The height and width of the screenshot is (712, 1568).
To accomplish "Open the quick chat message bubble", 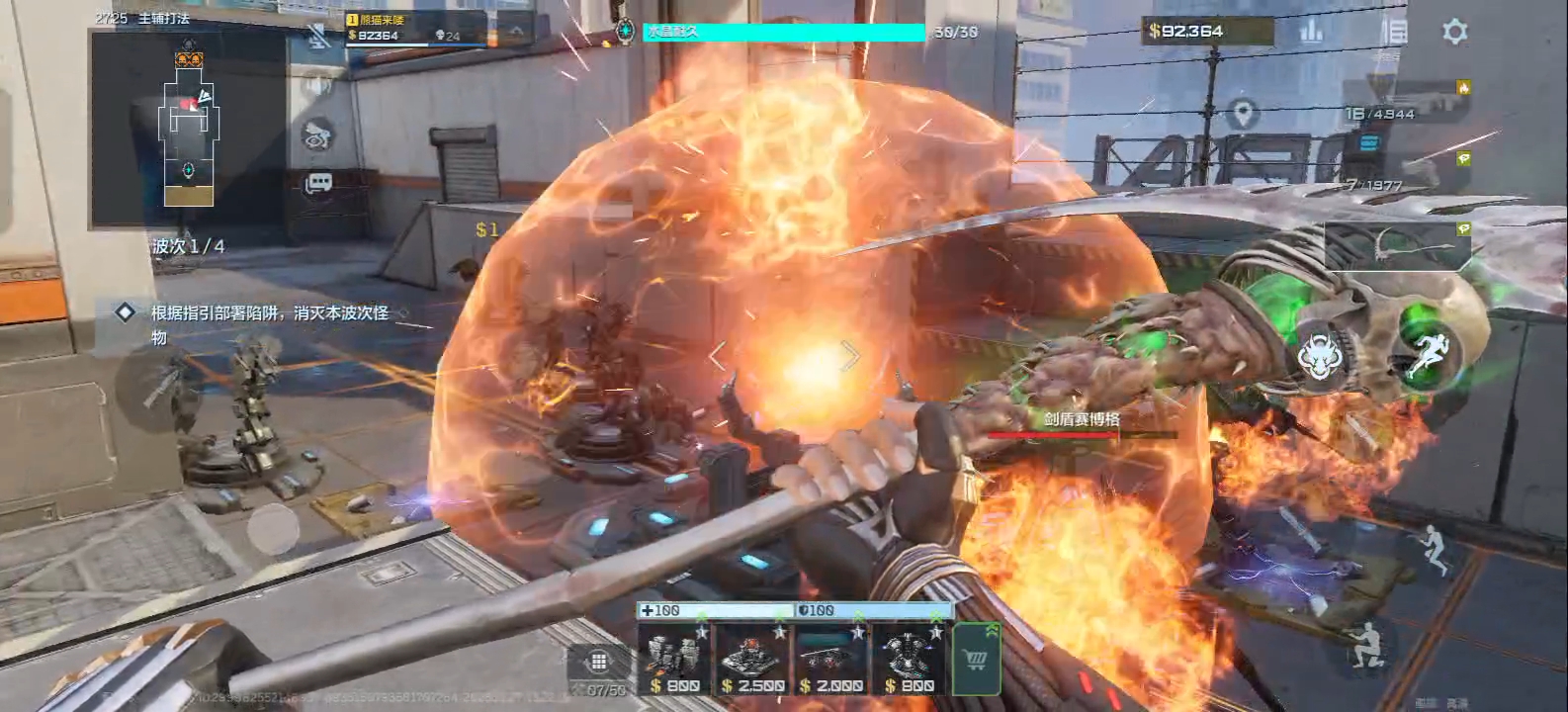I will pyautogui.click(x=318, y=184).
